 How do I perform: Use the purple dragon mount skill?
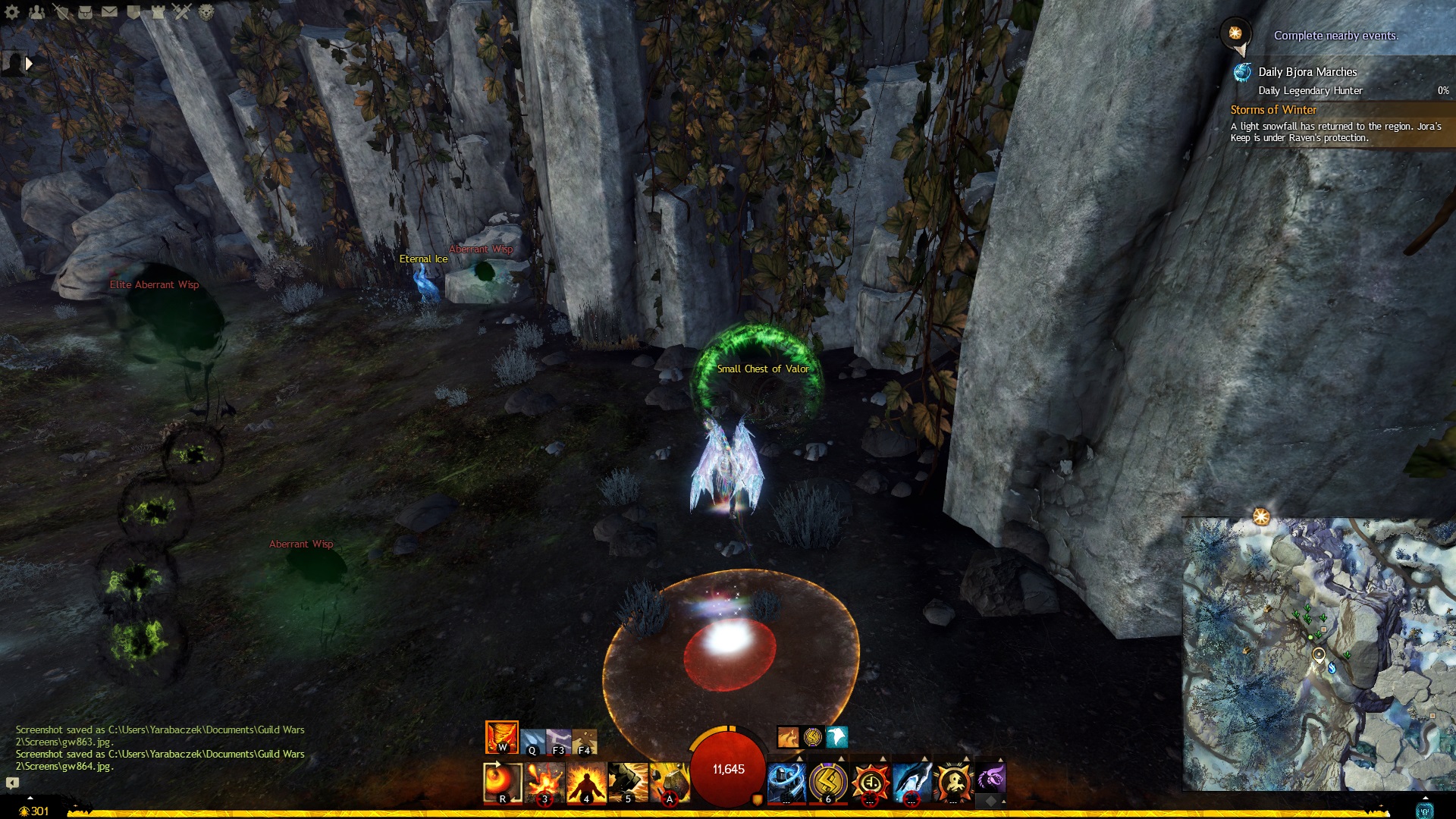[x=990, y=778]
